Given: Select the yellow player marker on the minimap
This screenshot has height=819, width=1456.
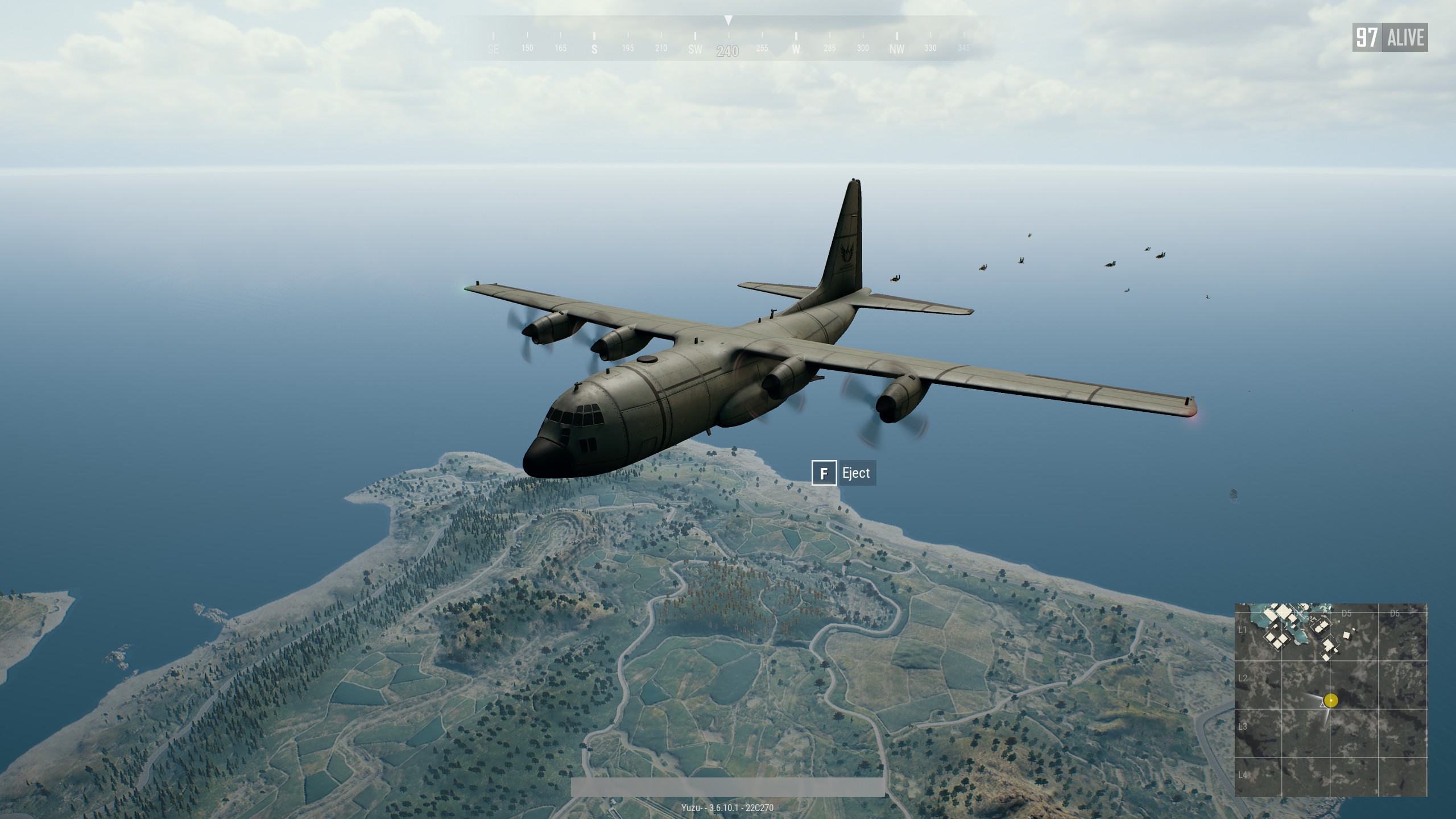Looking at the screenshot, I should click(x=1330, y=700).
